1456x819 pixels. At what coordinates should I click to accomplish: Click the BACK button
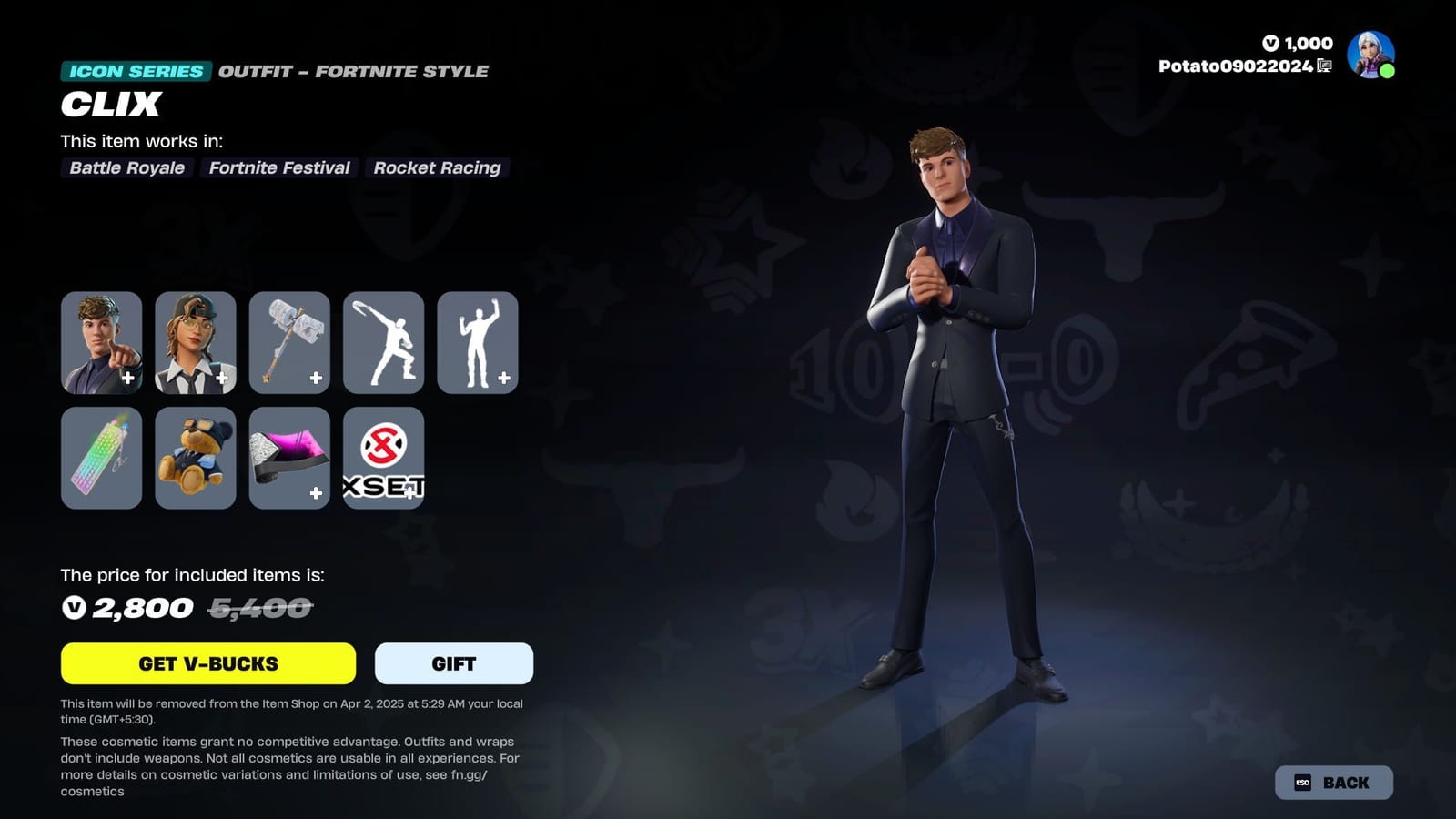tap(1333, 781)
